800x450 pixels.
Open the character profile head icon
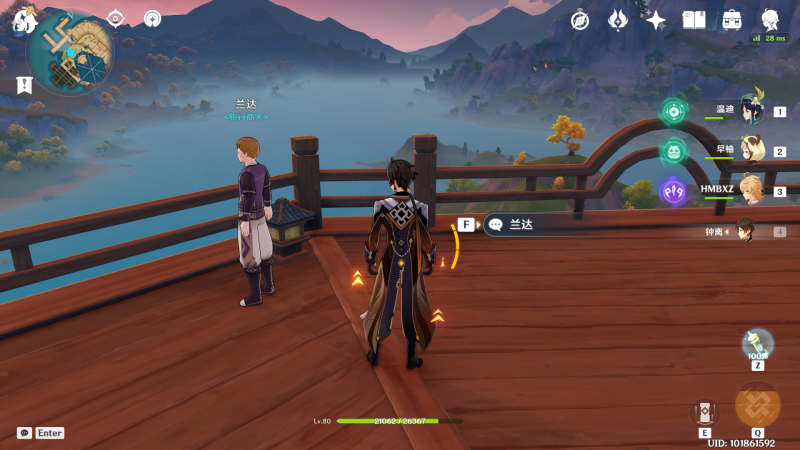click(770, 19)
